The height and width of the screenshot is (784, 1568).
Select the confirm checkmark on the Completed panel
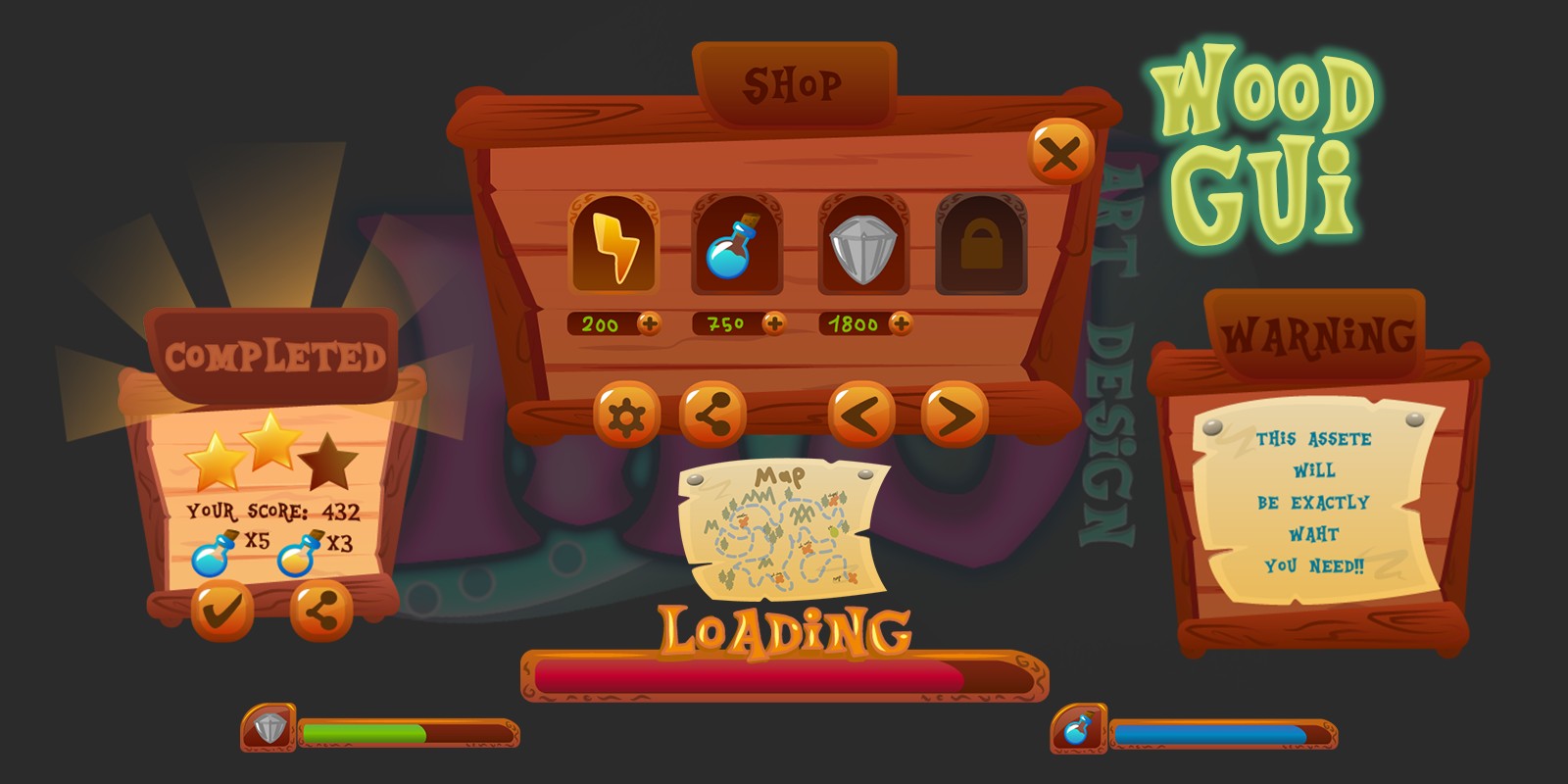[221, 609]
